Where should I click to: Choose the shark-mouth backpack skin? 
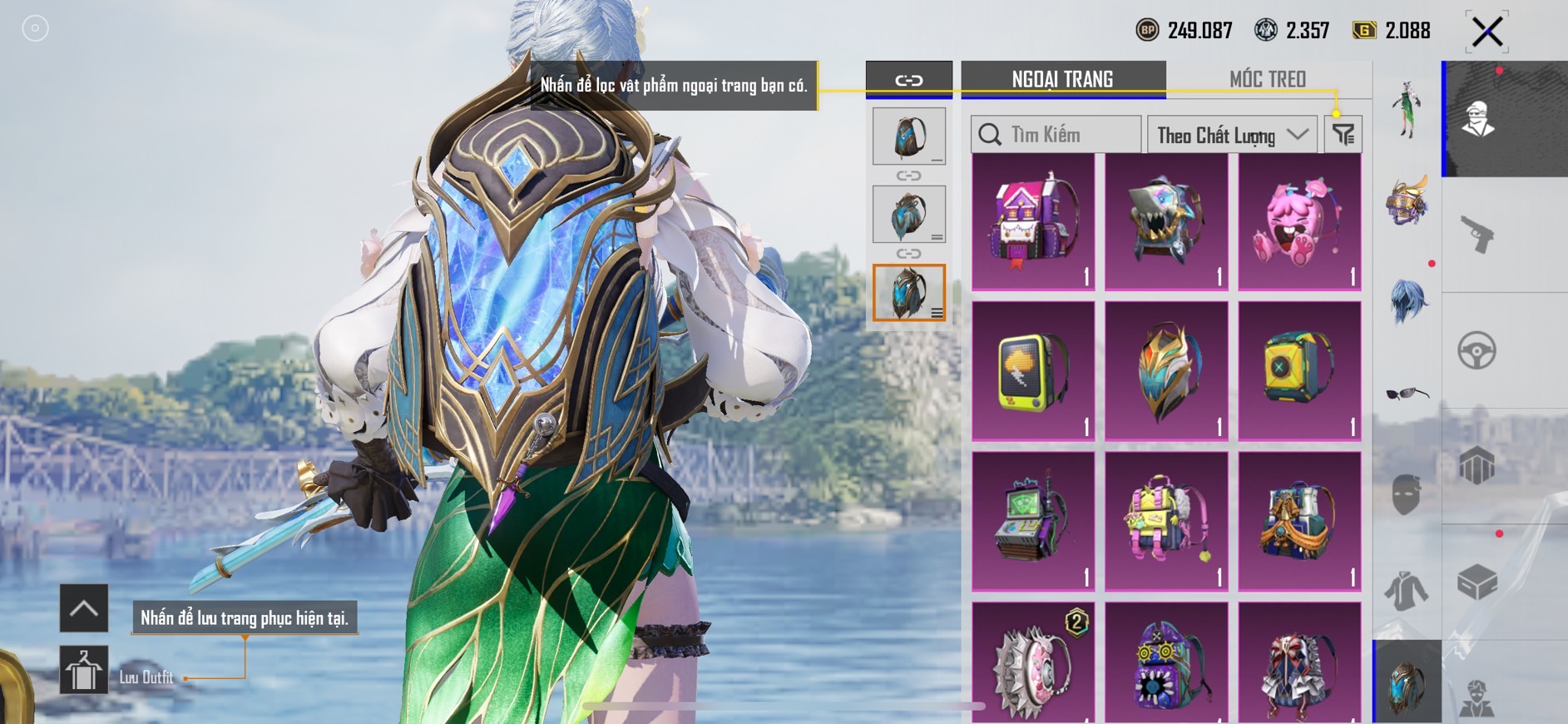[1166, 222]
